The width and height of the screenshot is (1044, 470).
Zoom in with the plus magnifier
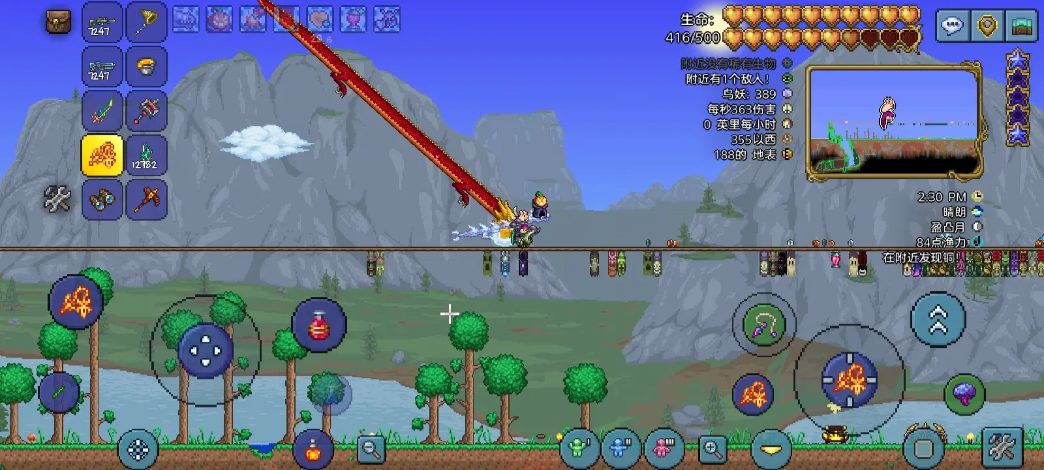tap(713, 449)
